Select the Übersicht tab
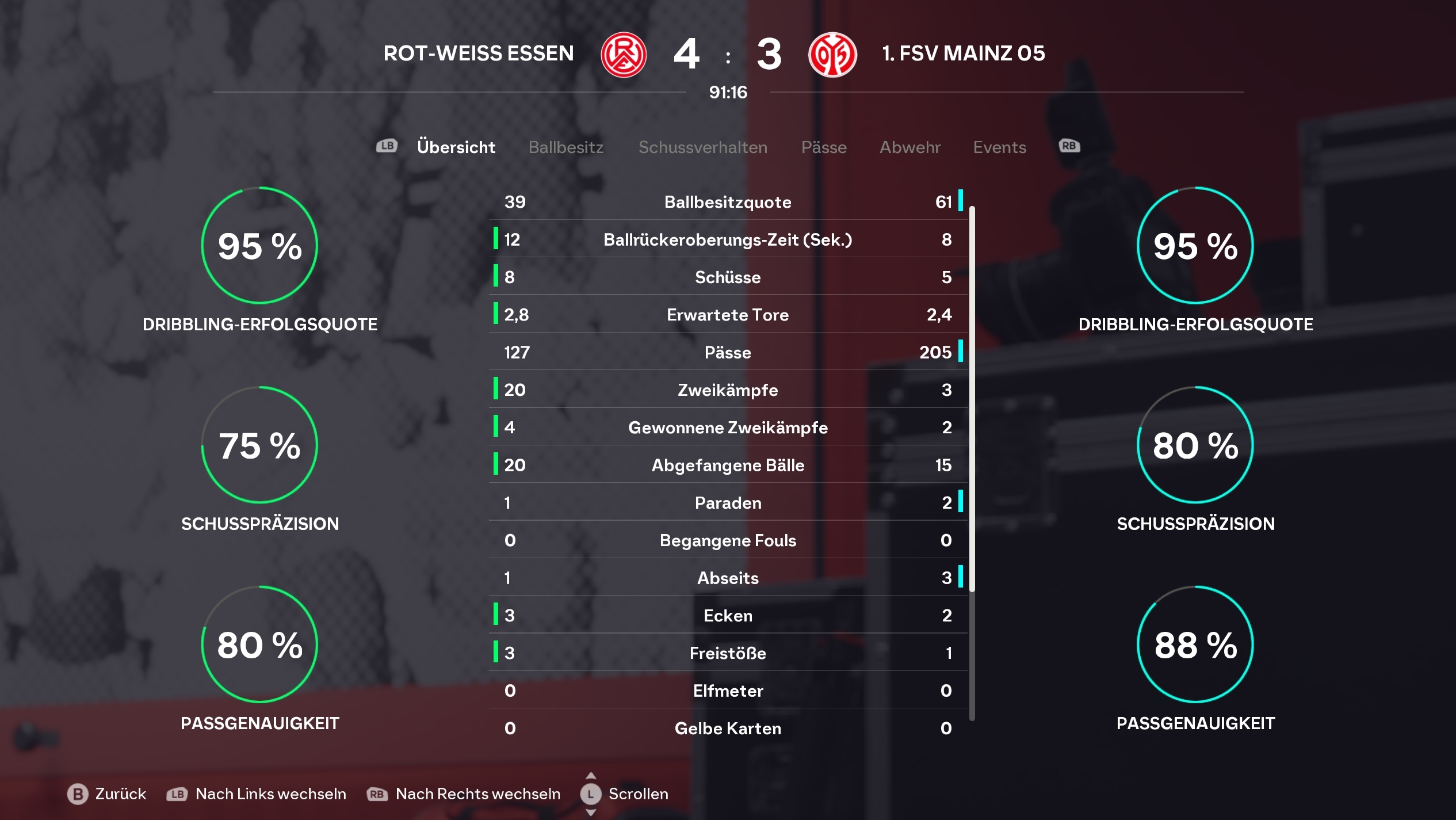 456,147
